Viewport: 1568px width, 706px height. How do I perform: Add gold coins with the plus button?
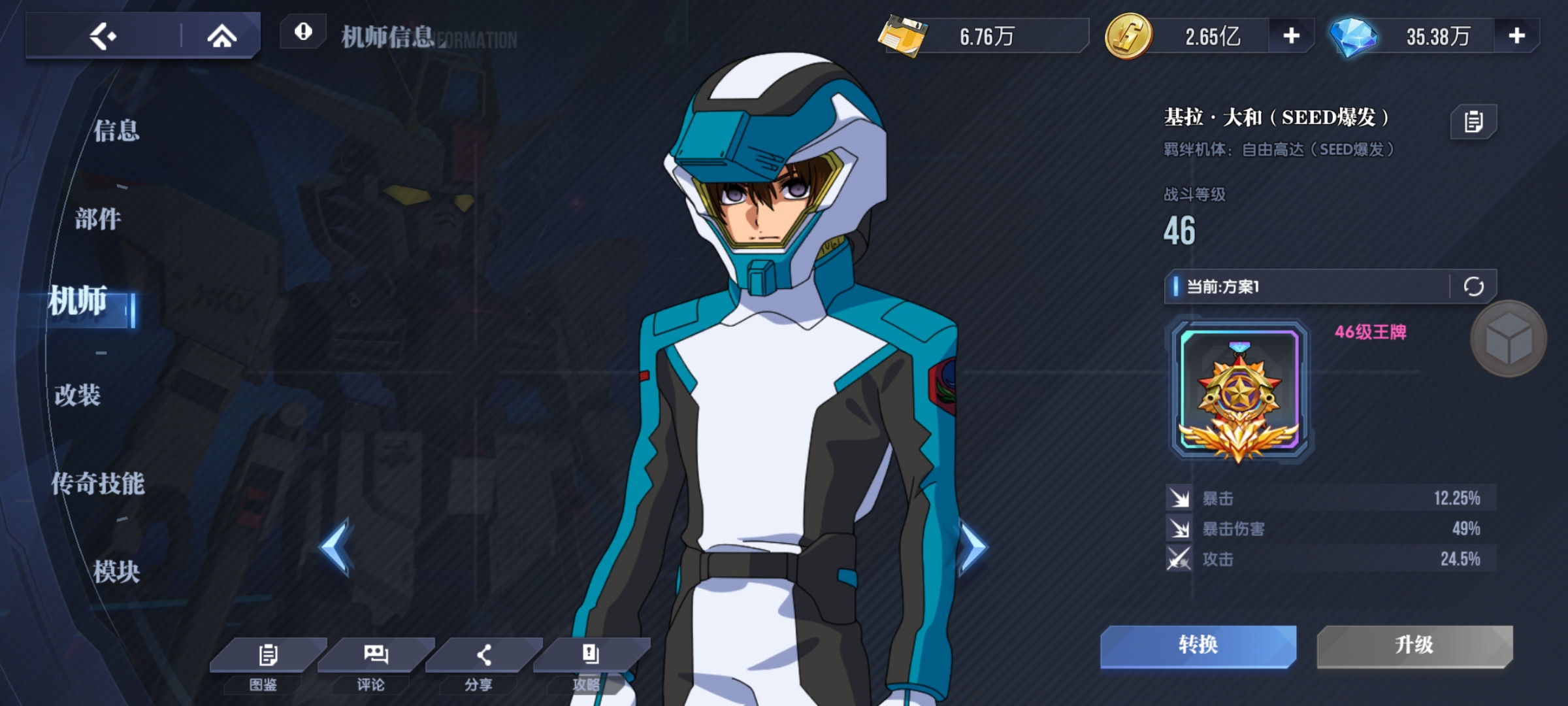(x=1291, y=36)
